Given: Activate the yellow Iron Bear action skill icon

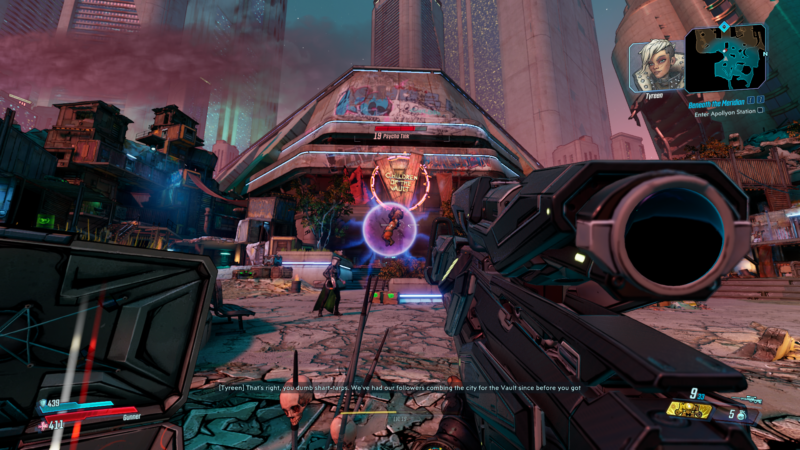Looking at the screenshot, I should (689, 409).
